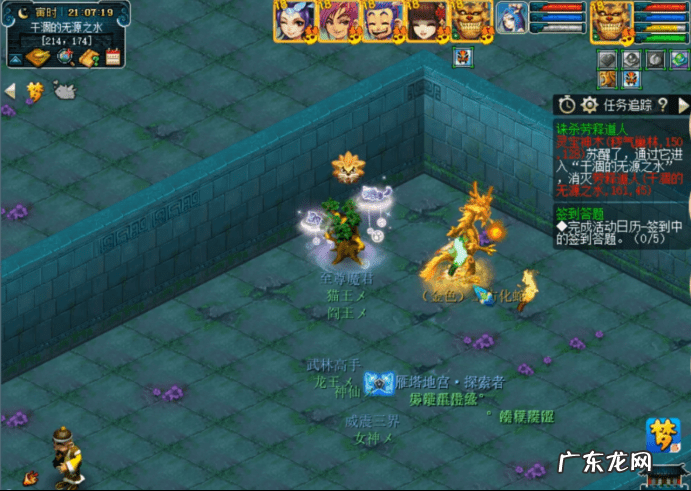
Task: Collapse the quest tracker with the right arrow
Action: [683, 104]
